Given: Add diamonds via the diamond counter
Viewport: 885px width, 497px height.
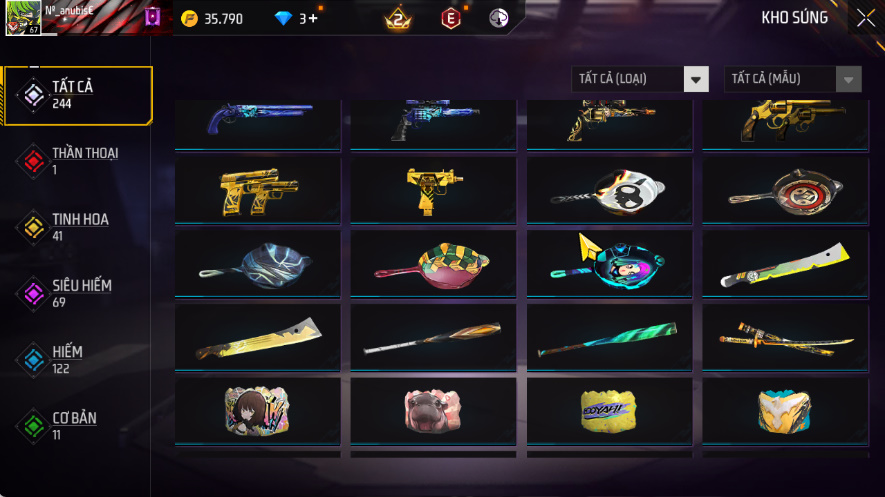Looking at the screenshot, I should point(296,18).
